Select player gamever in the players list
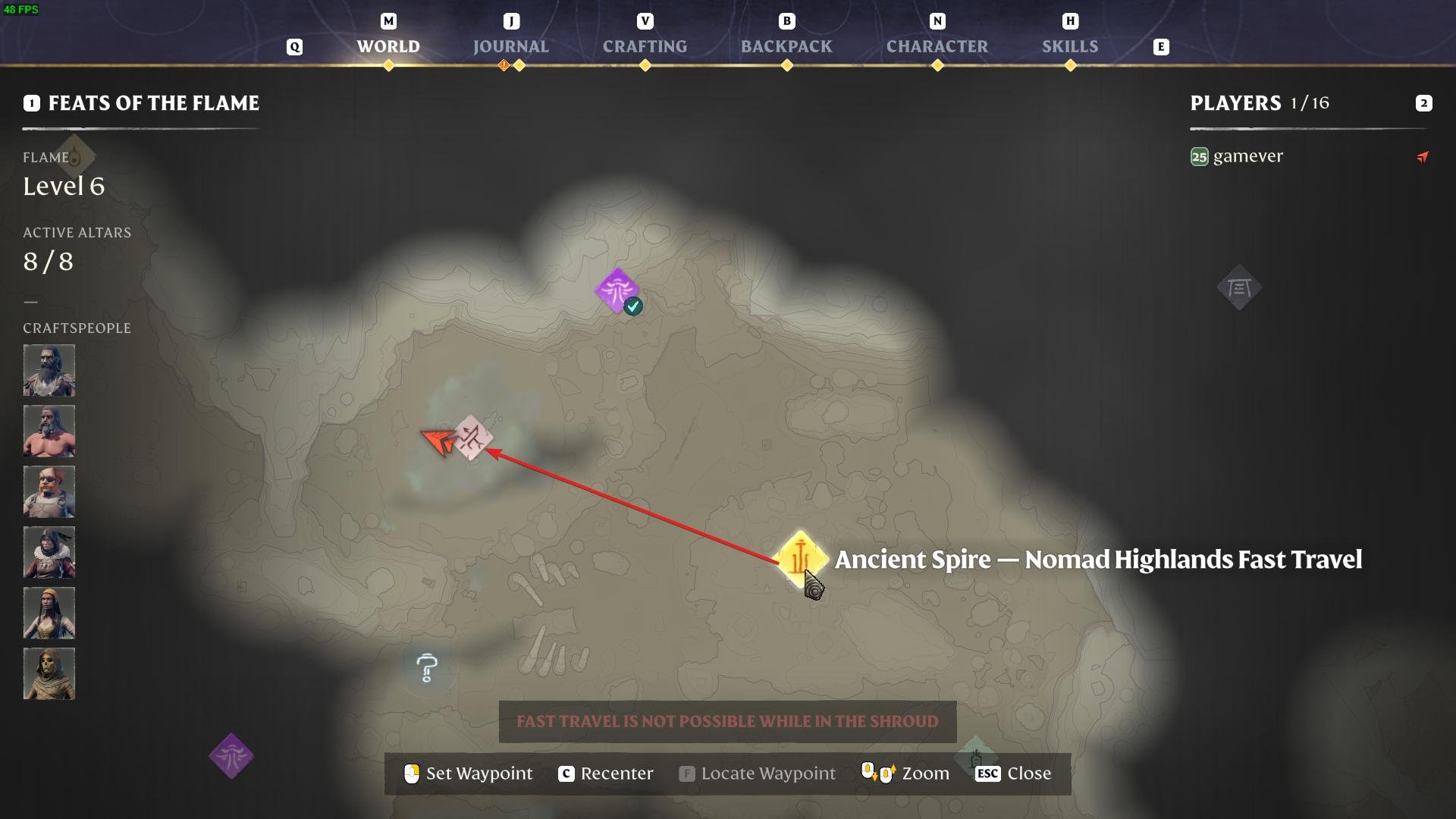The width and height of the screenshot is (1456, 819). pyautogui.click(x=1247, y=156)
